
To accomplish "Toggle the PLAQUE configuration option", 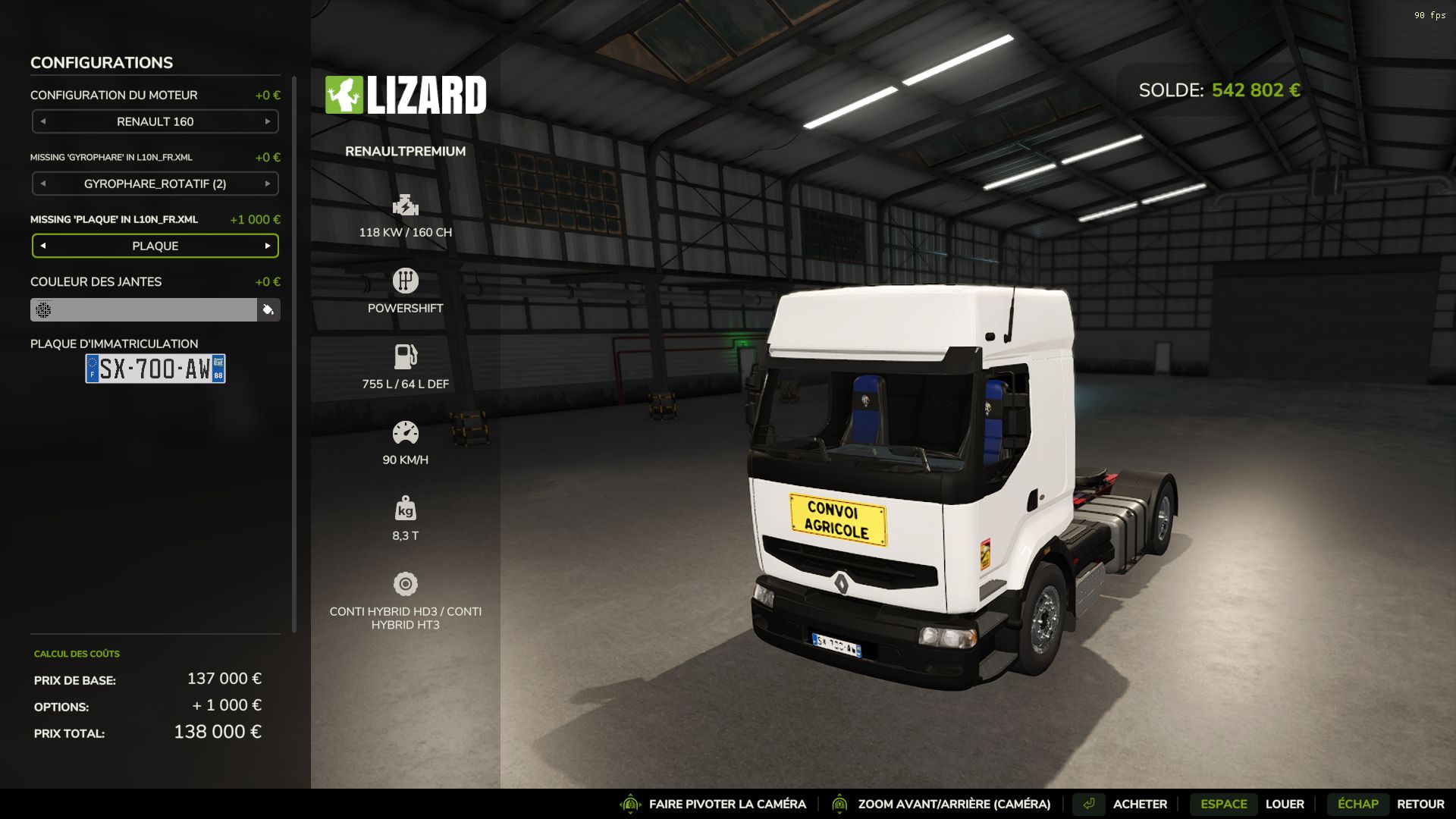I will pyautogui.click(x=155, y=246).
